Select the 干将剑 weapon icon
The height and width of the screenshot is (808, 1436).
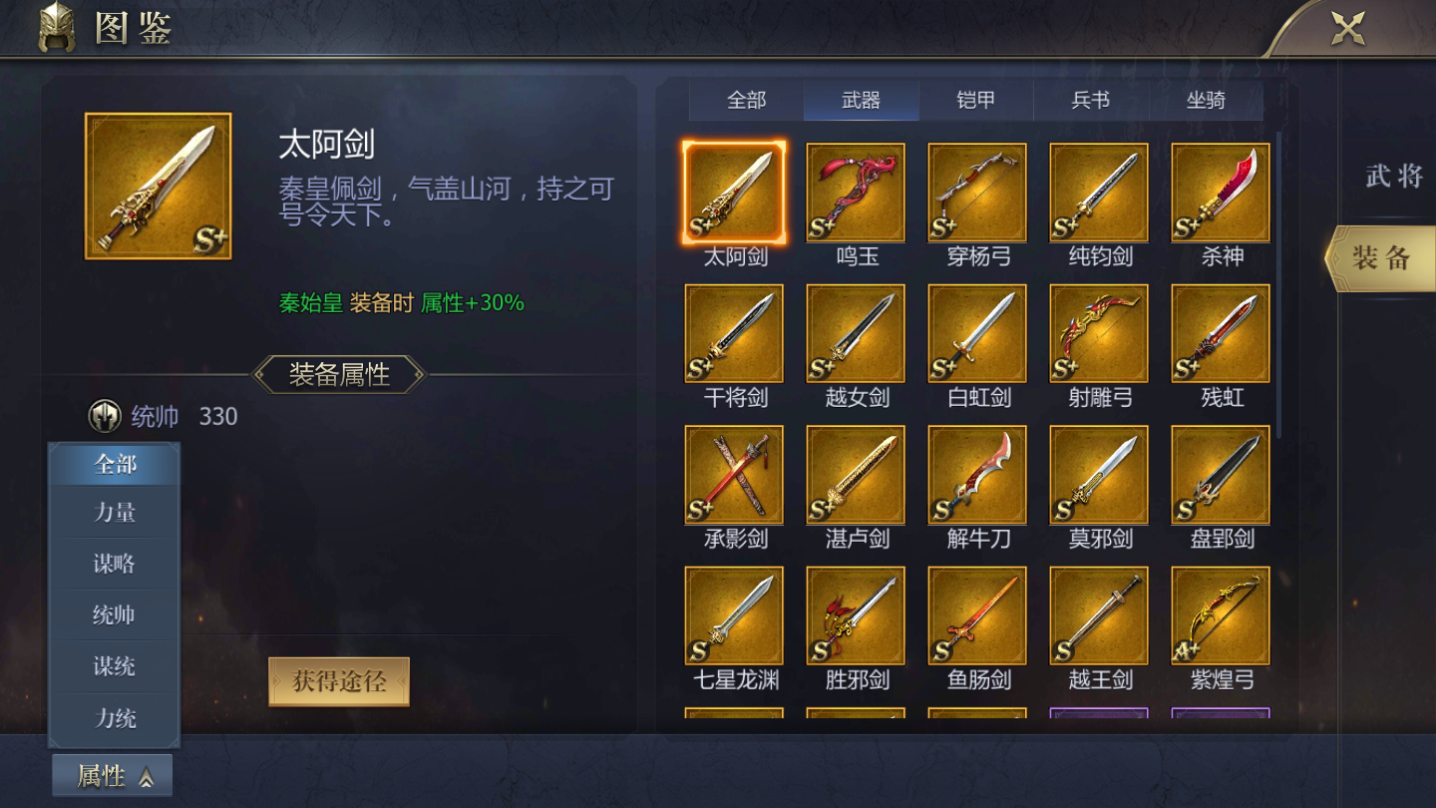point(733,333)
